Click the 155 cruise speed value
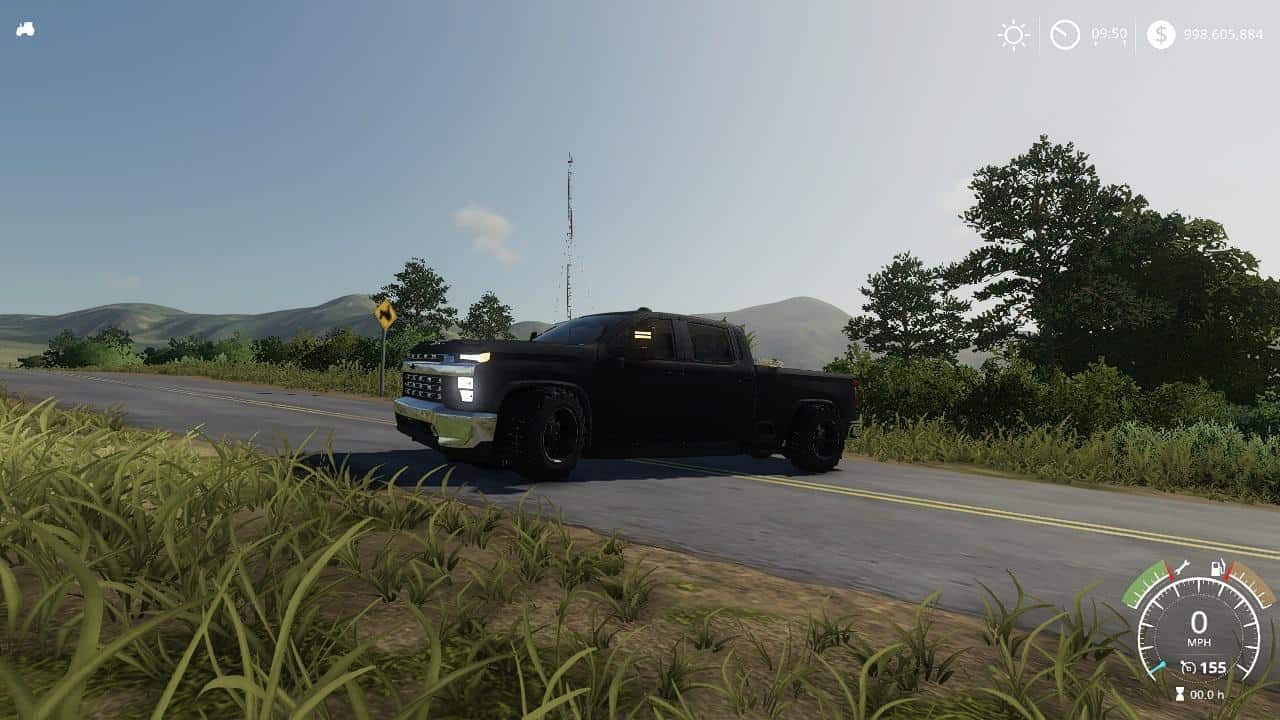The width and height of the screenshot is (1280, 720). coord(1212,666)
